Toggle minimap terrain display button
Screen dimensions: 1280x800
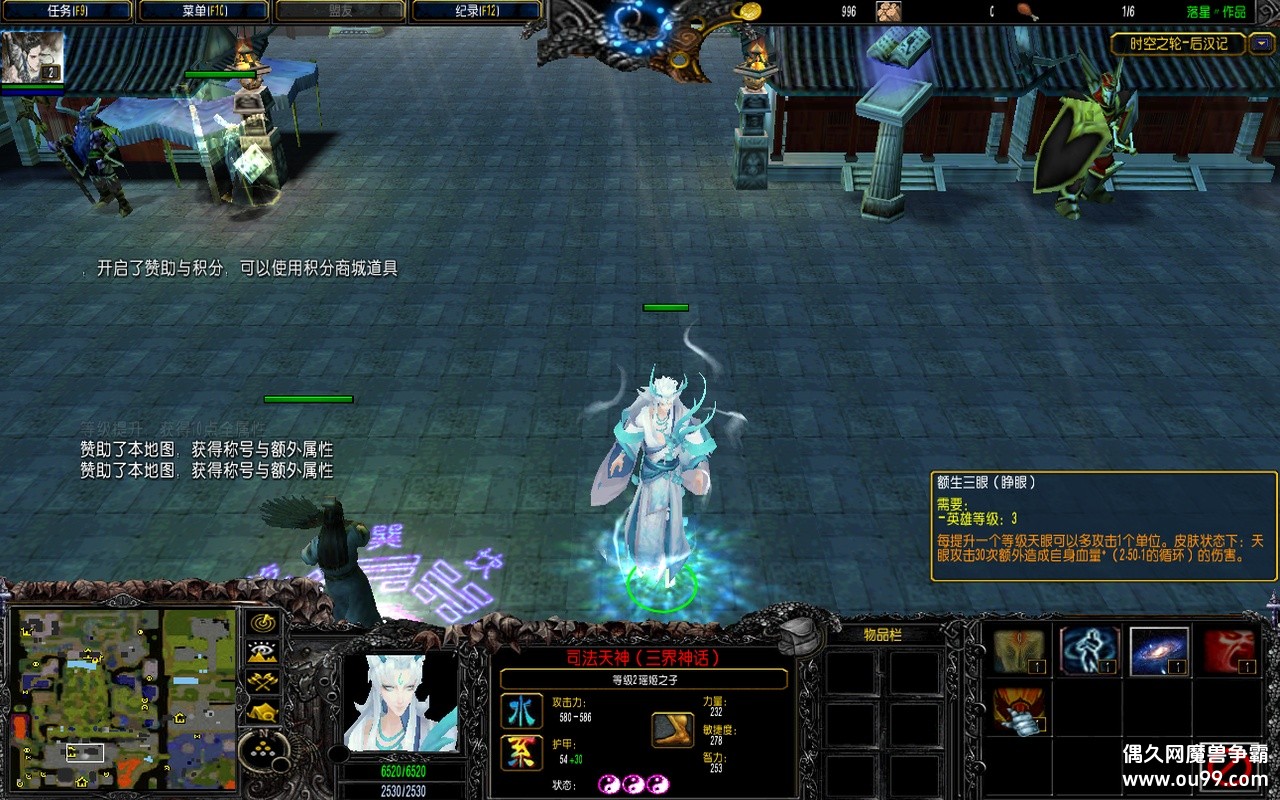pos(263,652)
